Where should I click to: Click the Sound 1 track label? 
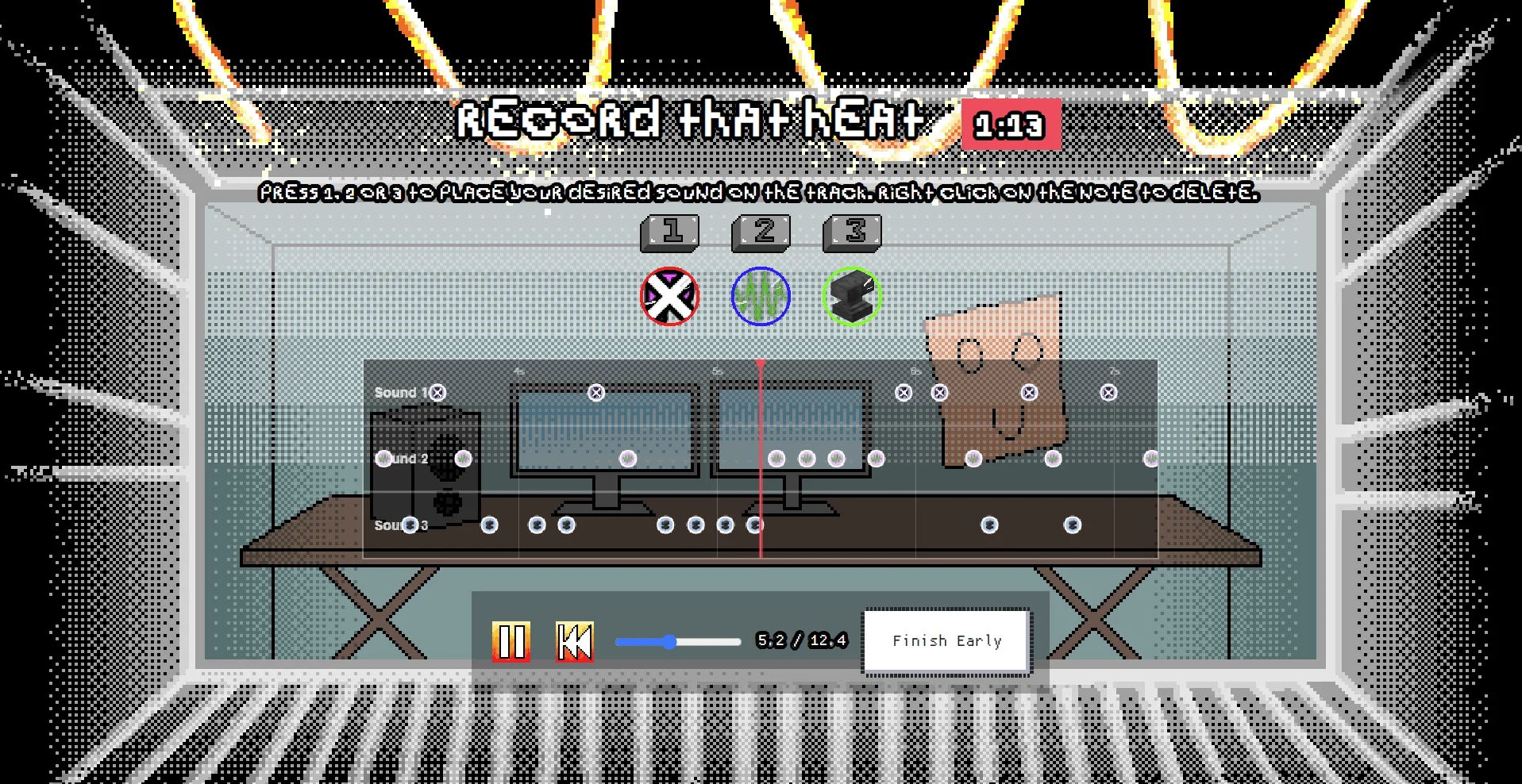point(399,391)
